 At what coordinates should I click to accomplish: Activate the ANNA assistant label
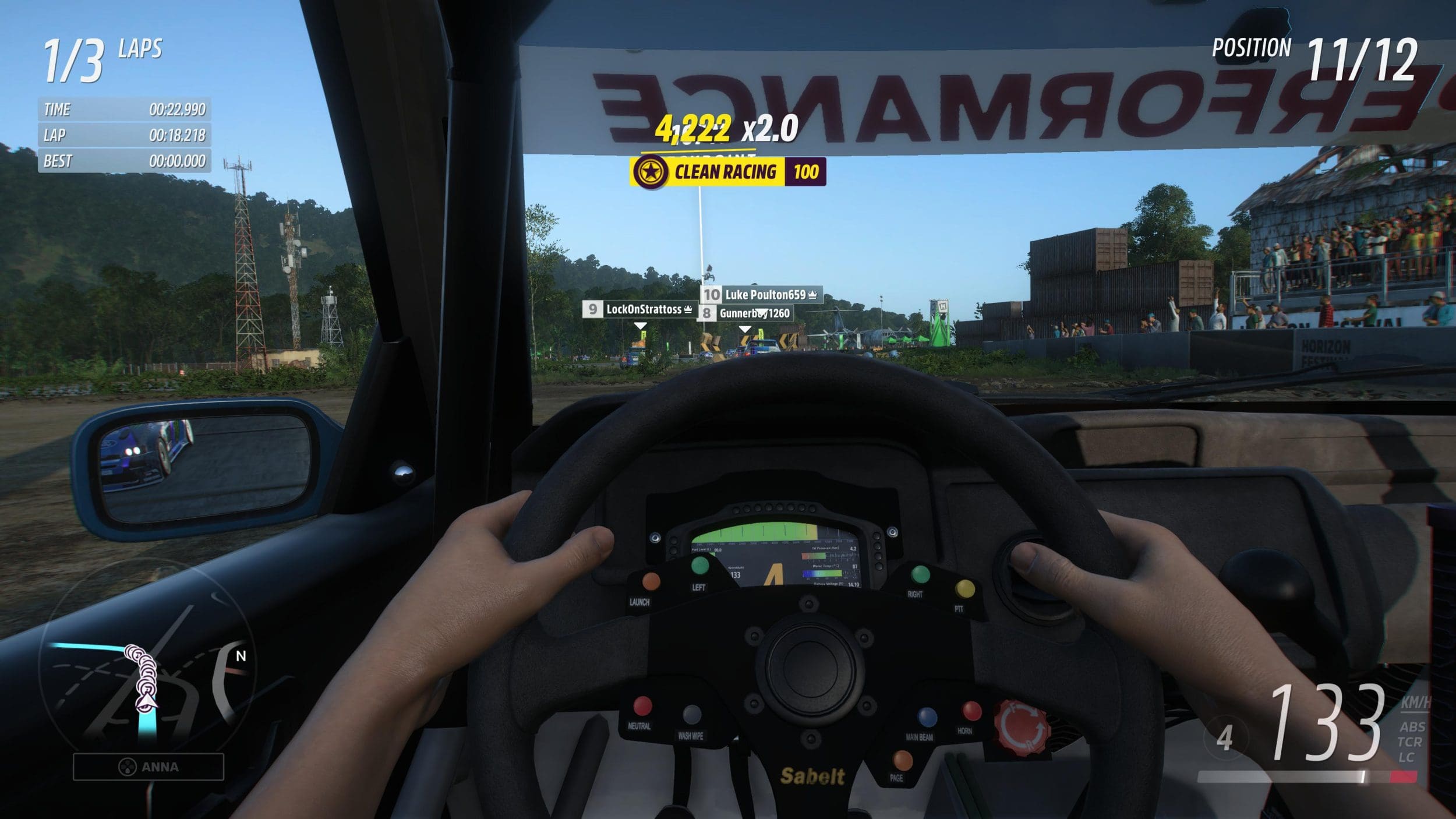tap(149, 767)
